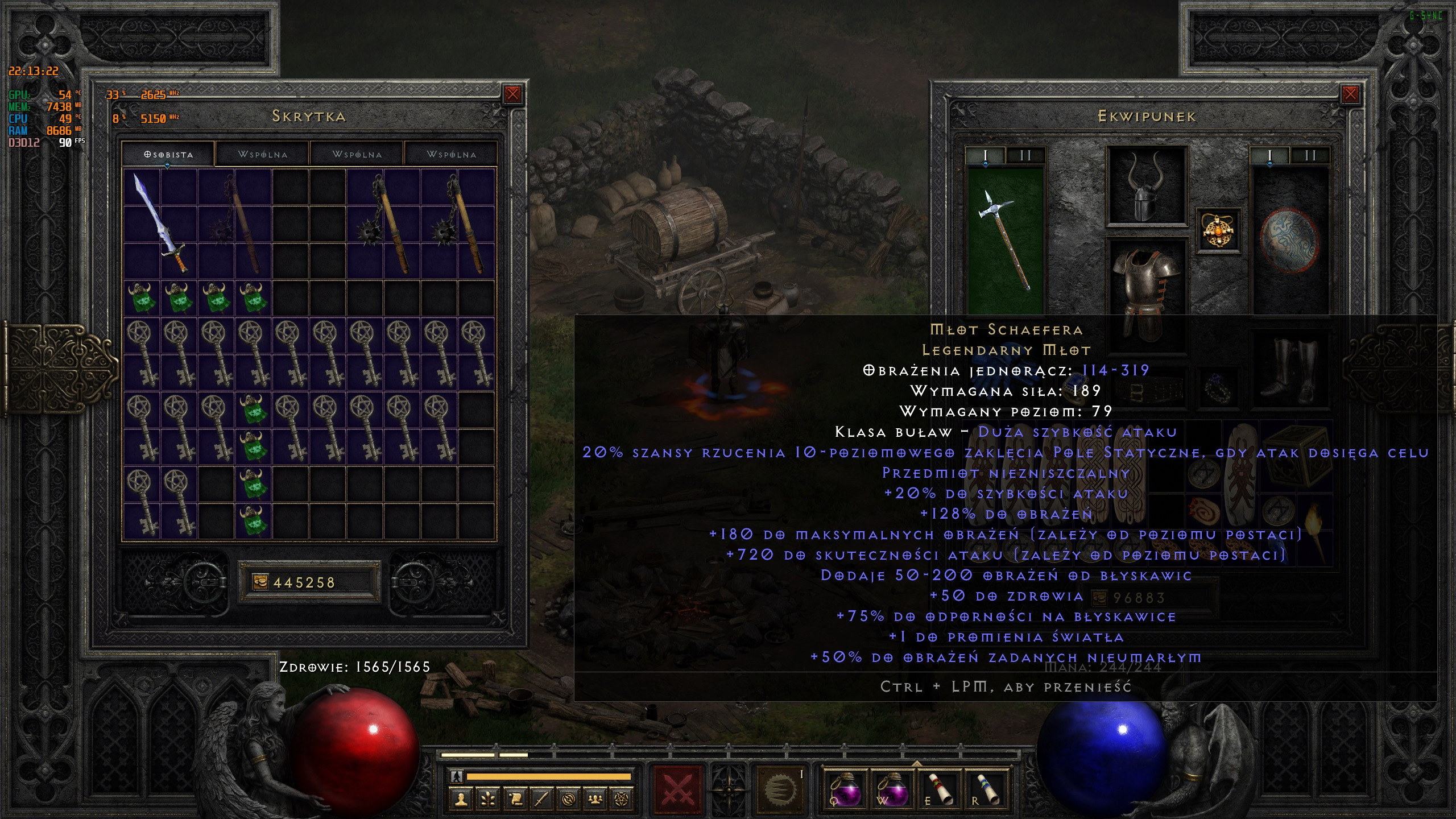Open the quest log scroll icon
Viewport: 1456px width, 819px height.
(x=515, y=800)
